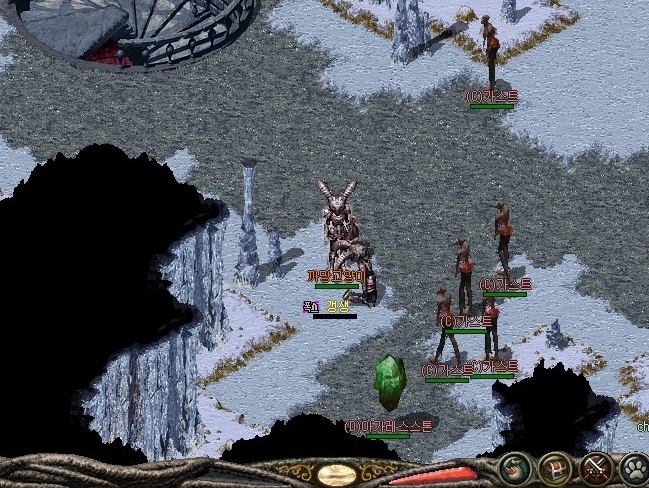
Task: Open the paw print pet icon
Action: coord(634,468)
